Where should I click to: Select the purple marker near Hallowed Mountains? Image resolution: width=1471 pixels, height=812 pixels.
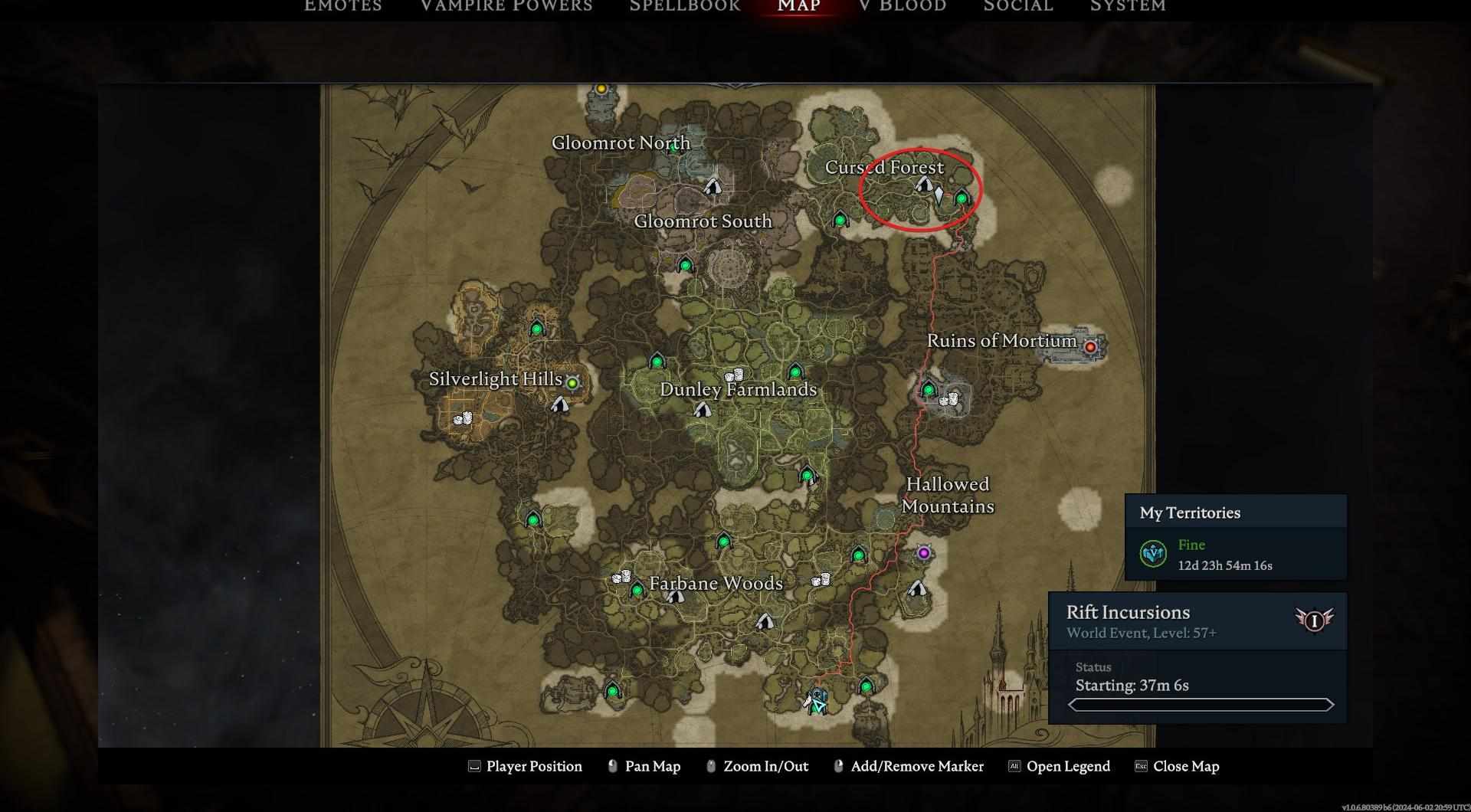[x=924, y=553]
